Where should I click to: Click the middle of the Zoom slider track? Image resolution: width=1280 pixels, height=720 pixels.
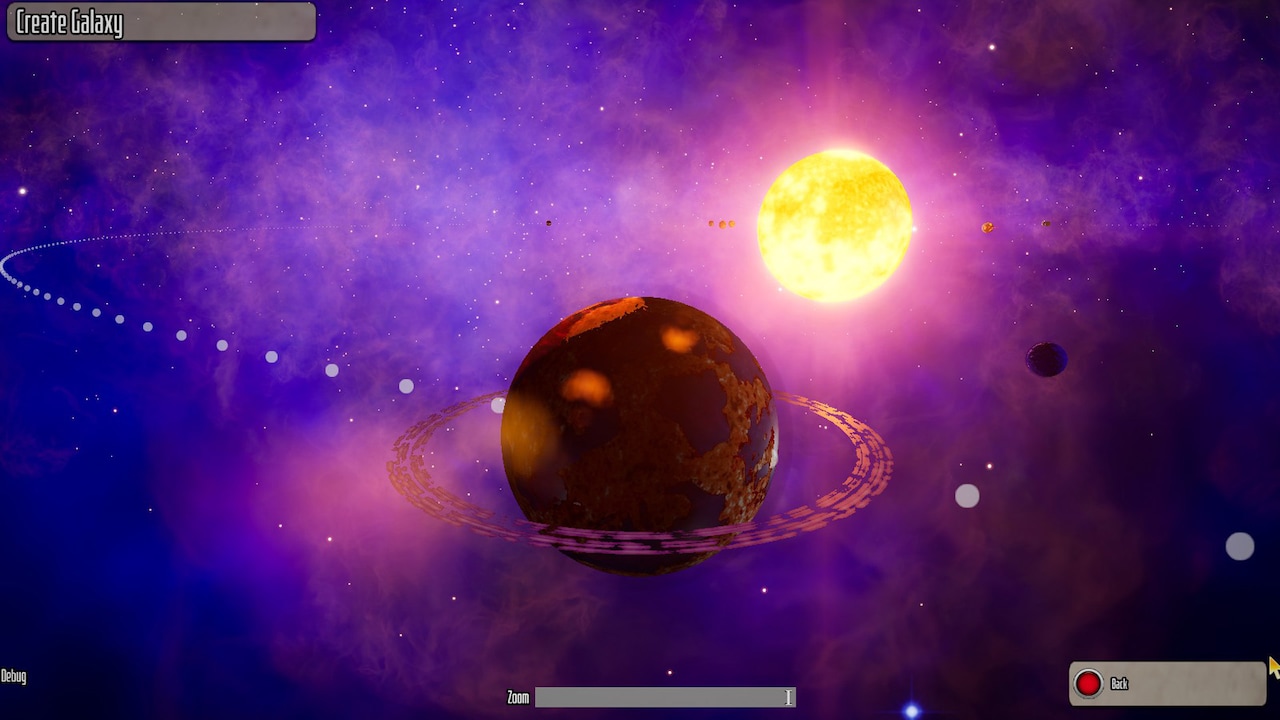(x=665, y=696)
